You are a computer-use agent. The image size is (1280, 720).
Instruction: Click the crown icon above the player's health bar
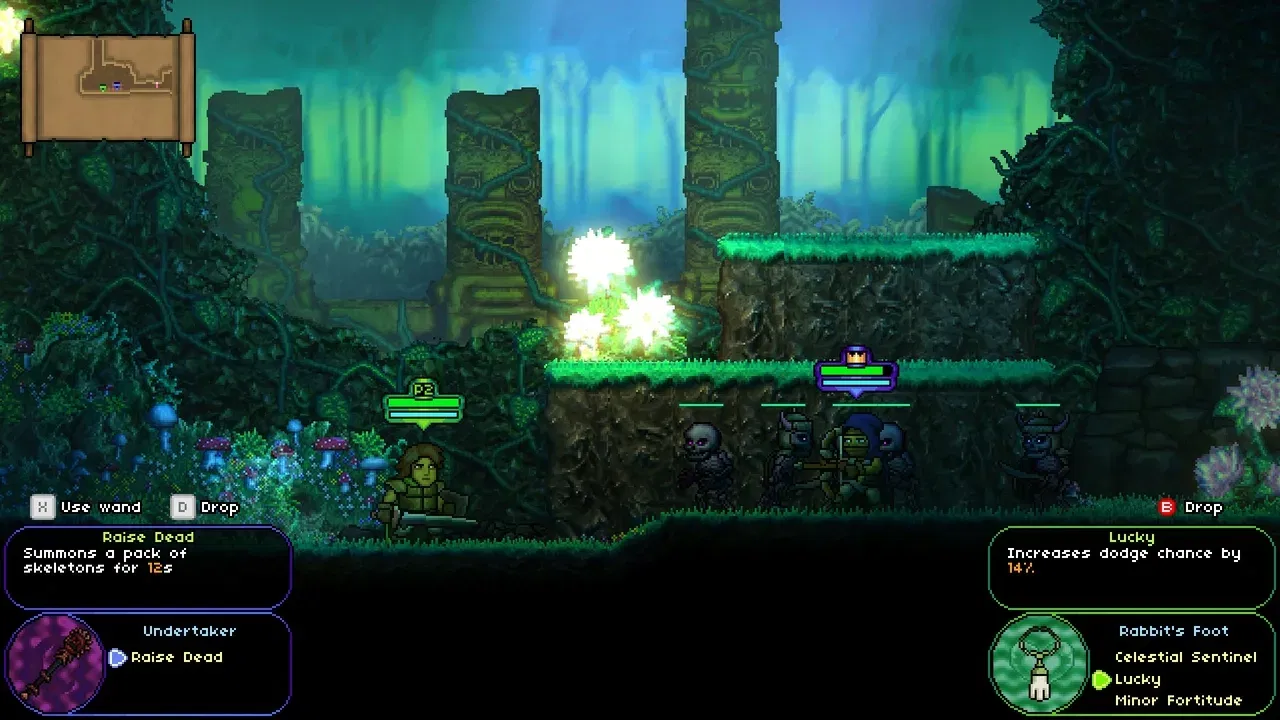tap(858, 360)
